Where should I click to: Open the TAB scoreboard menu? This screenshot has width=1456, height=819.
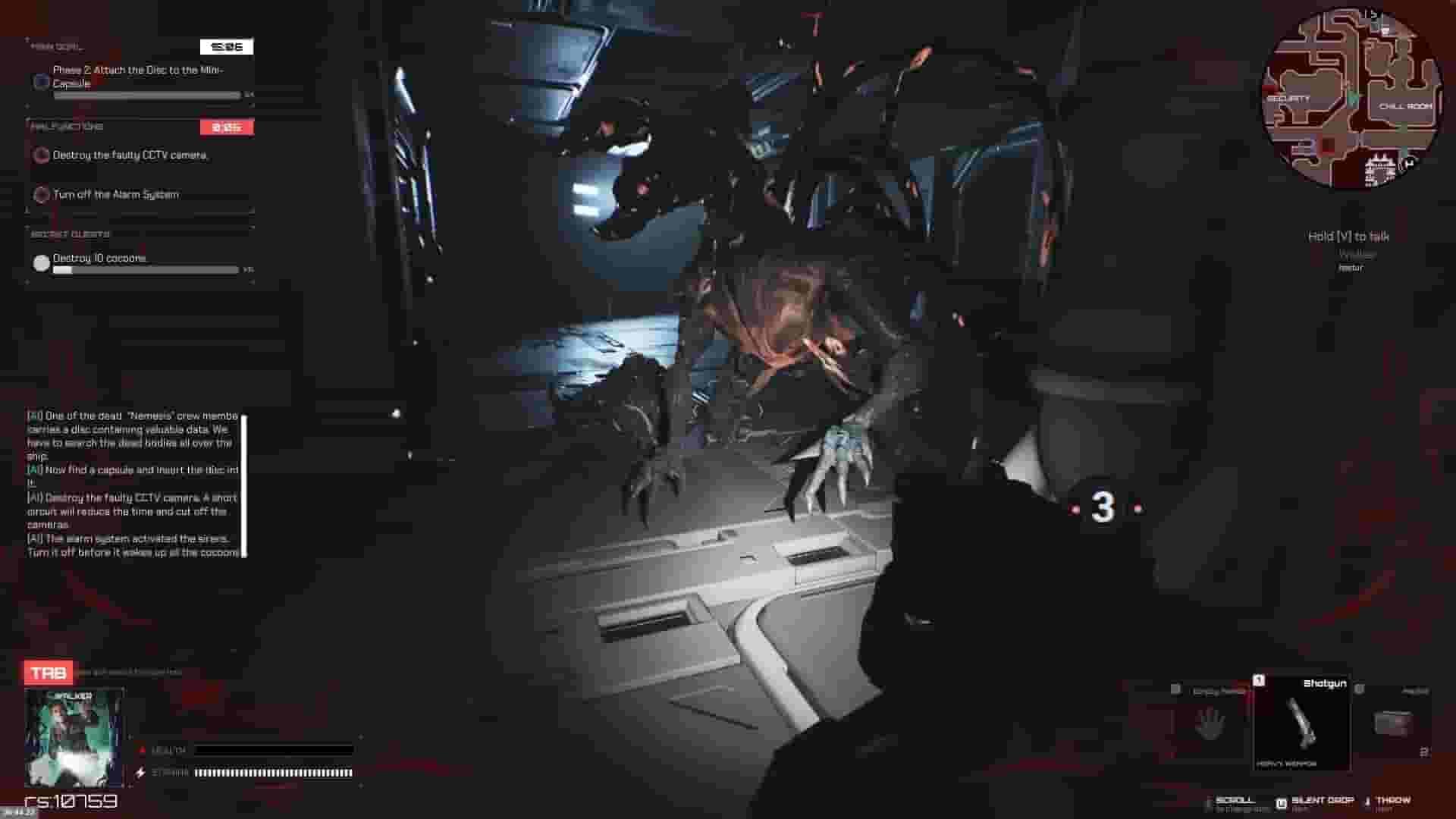click(47, 672)
